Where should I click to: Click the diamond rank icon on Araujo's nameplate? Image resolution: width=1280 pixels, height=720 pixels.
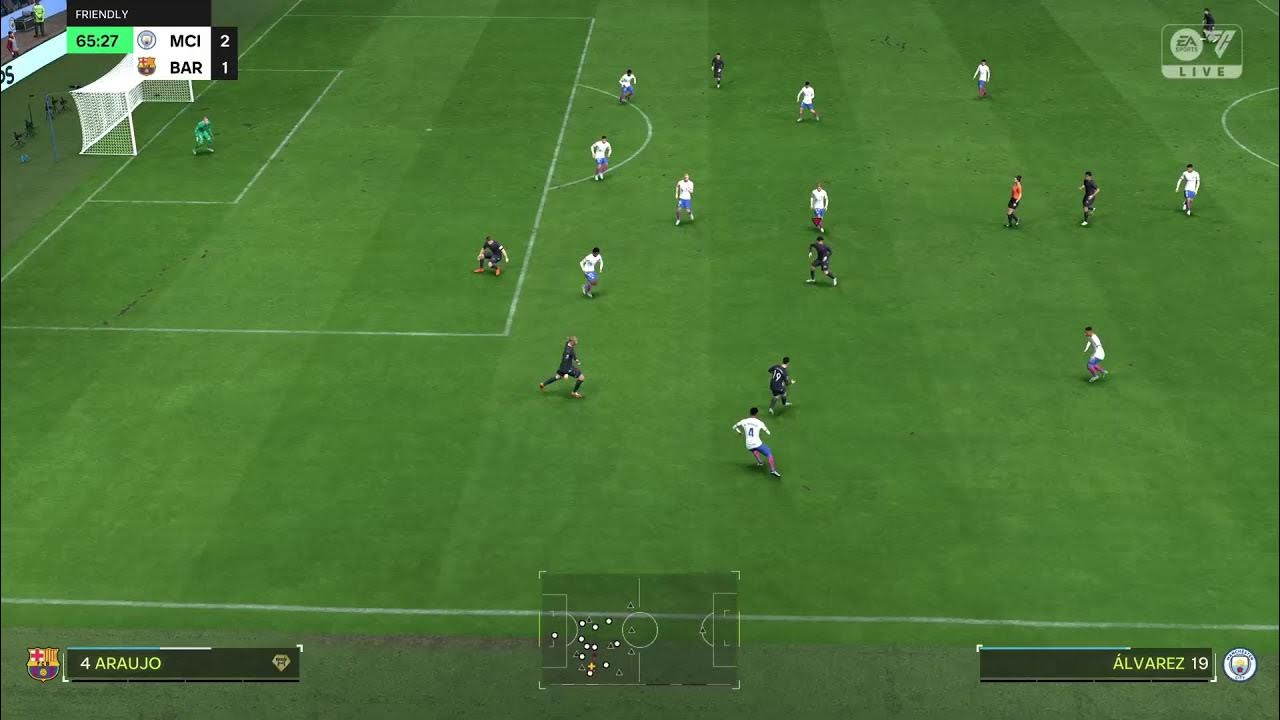pyautogui.click(x=282, y=661)
